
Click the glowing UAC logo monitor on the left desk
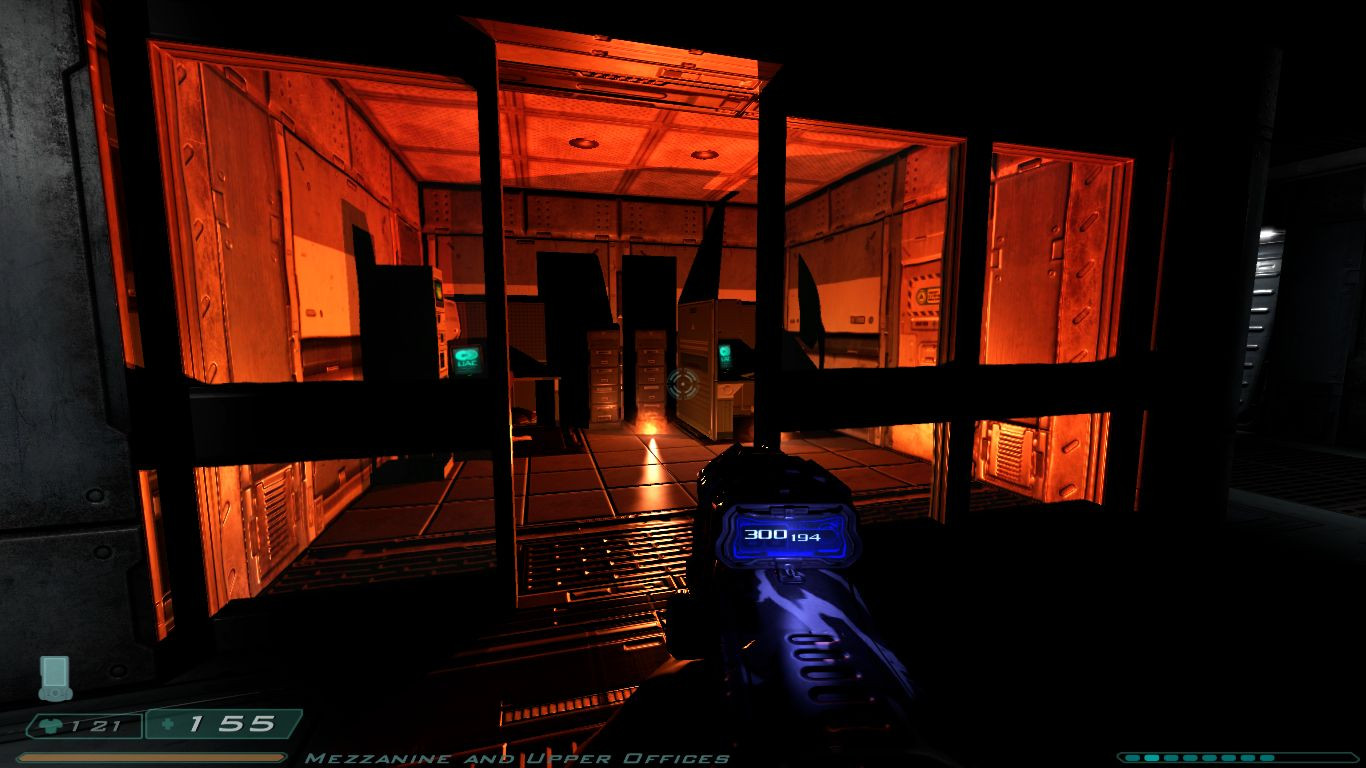coord(466,358)
